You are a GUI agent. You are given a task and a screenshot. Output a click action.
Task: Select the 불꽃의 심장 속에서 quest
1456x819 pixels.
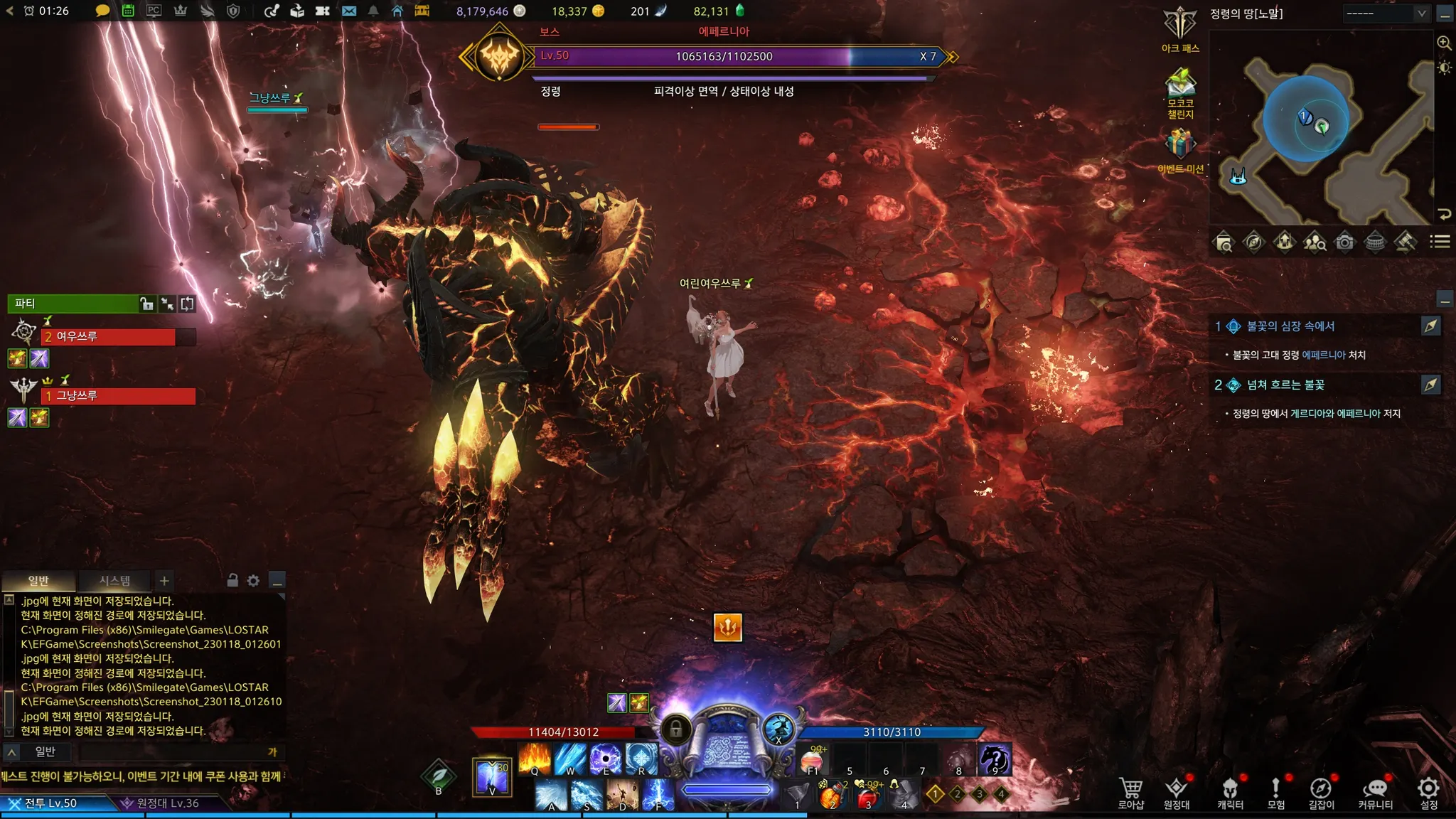pos(1290,326)
